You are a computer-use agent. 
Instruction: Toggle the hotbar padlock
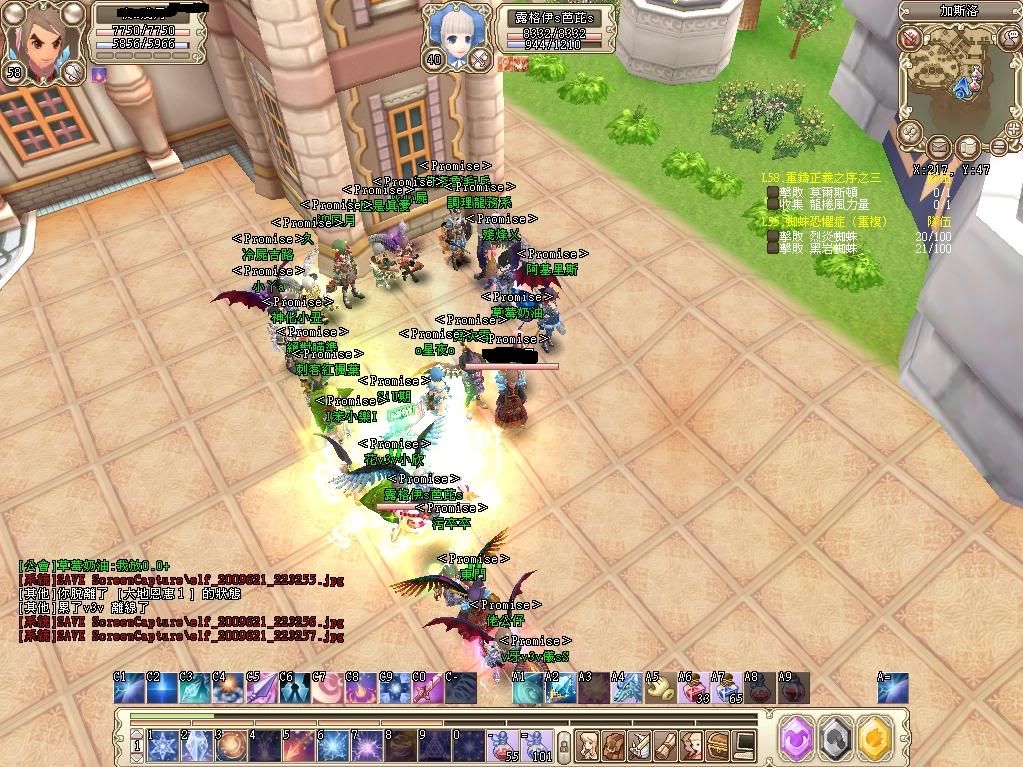[x=564, y=745]
